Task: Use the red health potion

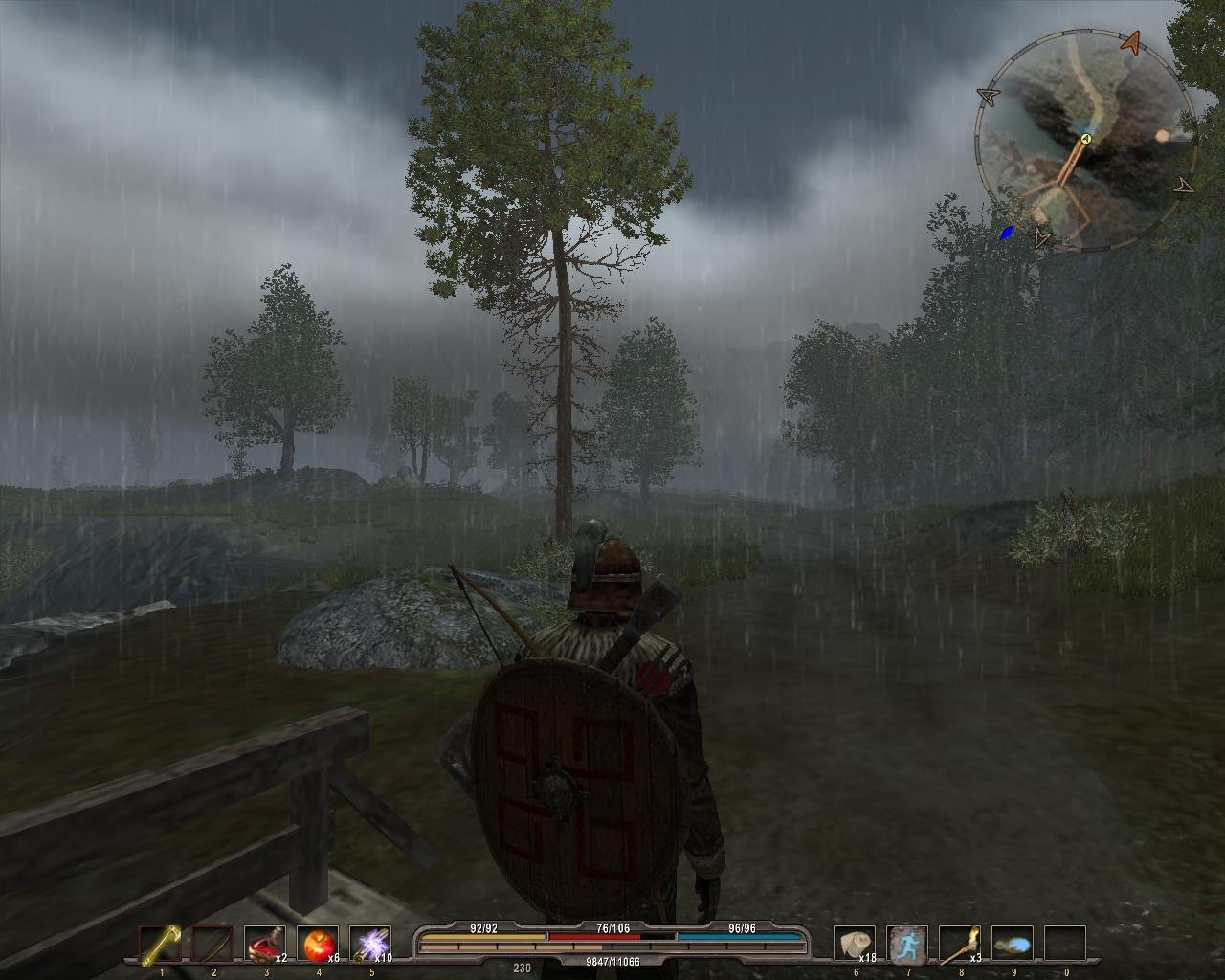Action: coord(264,946)
